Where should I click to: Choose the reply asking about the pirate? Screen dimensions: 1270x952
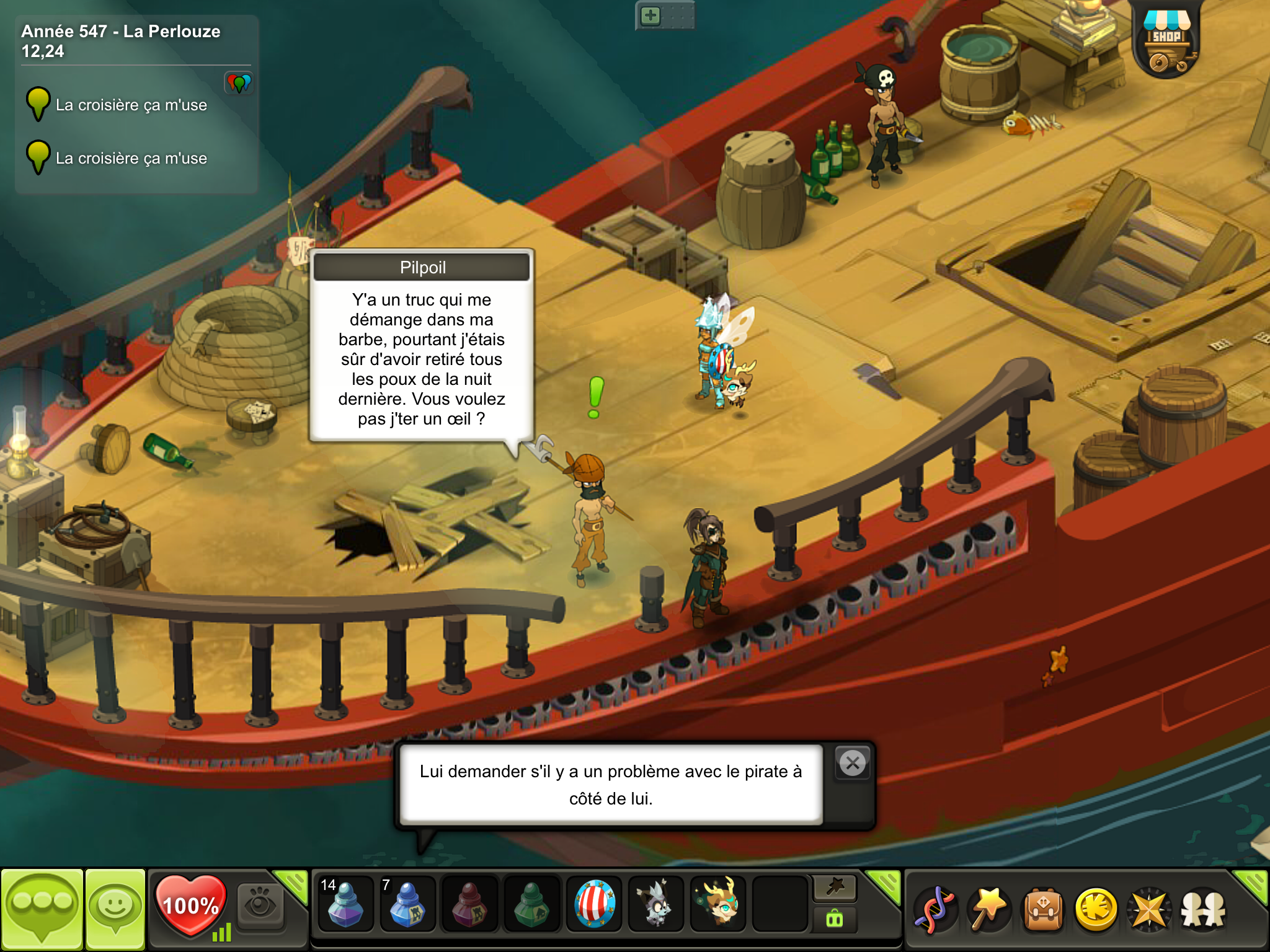point(611,785)
